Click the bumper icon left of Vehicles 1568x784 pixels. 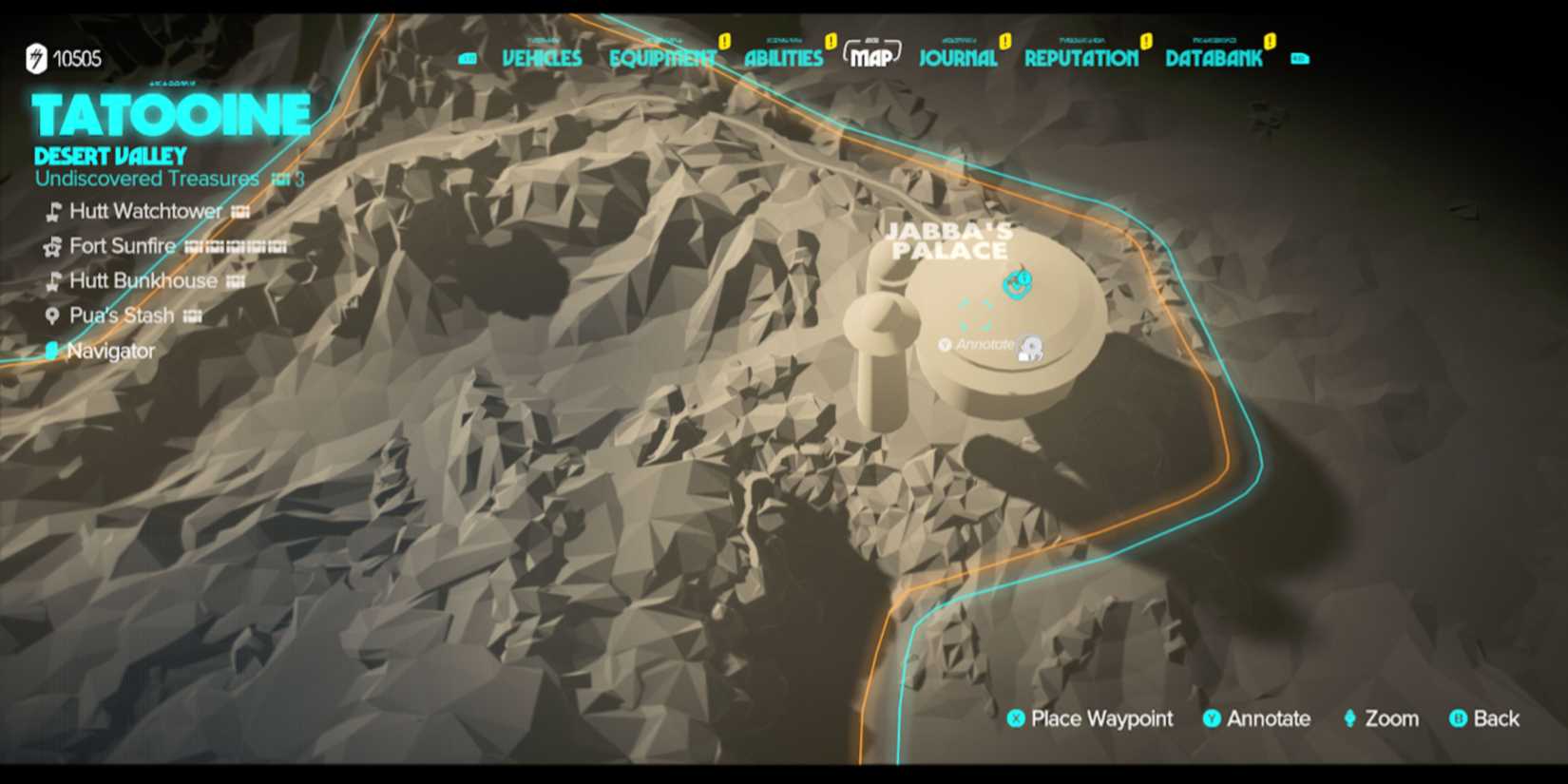point(468,56)
